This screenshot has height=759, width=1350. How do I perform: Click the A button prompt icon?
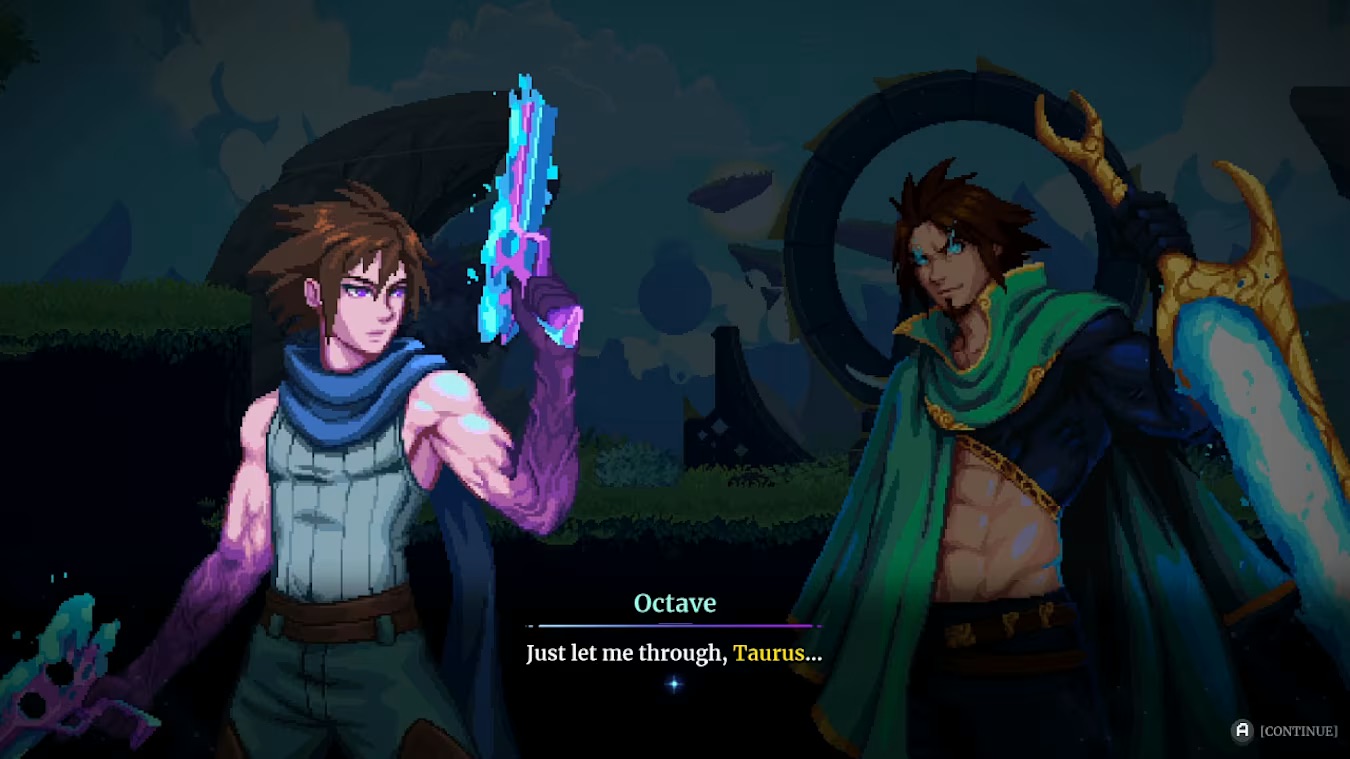(1243, 732)
